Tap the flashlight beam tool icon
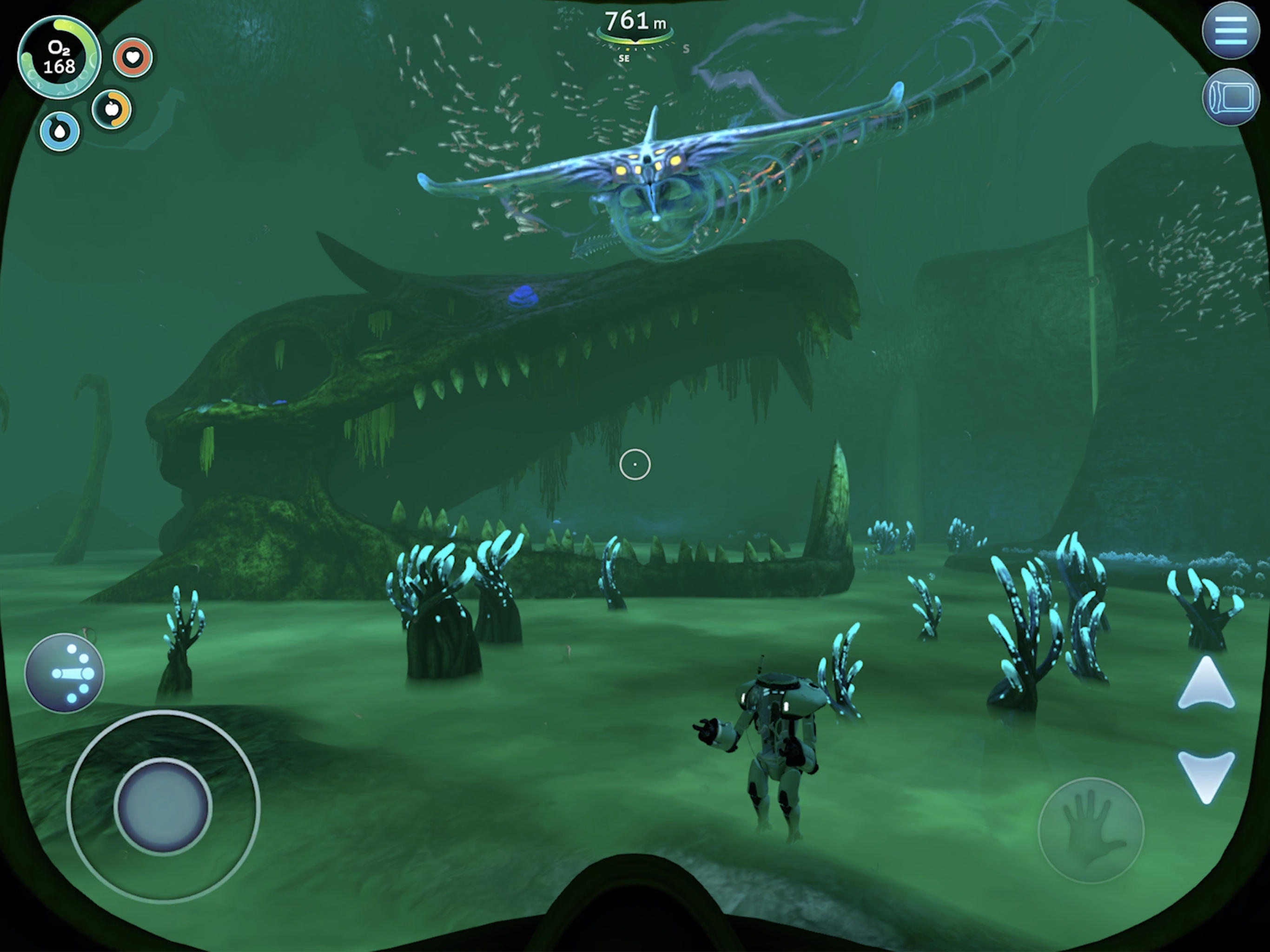This screenshot has width=1270, height=952. click(x=66, y=673)
